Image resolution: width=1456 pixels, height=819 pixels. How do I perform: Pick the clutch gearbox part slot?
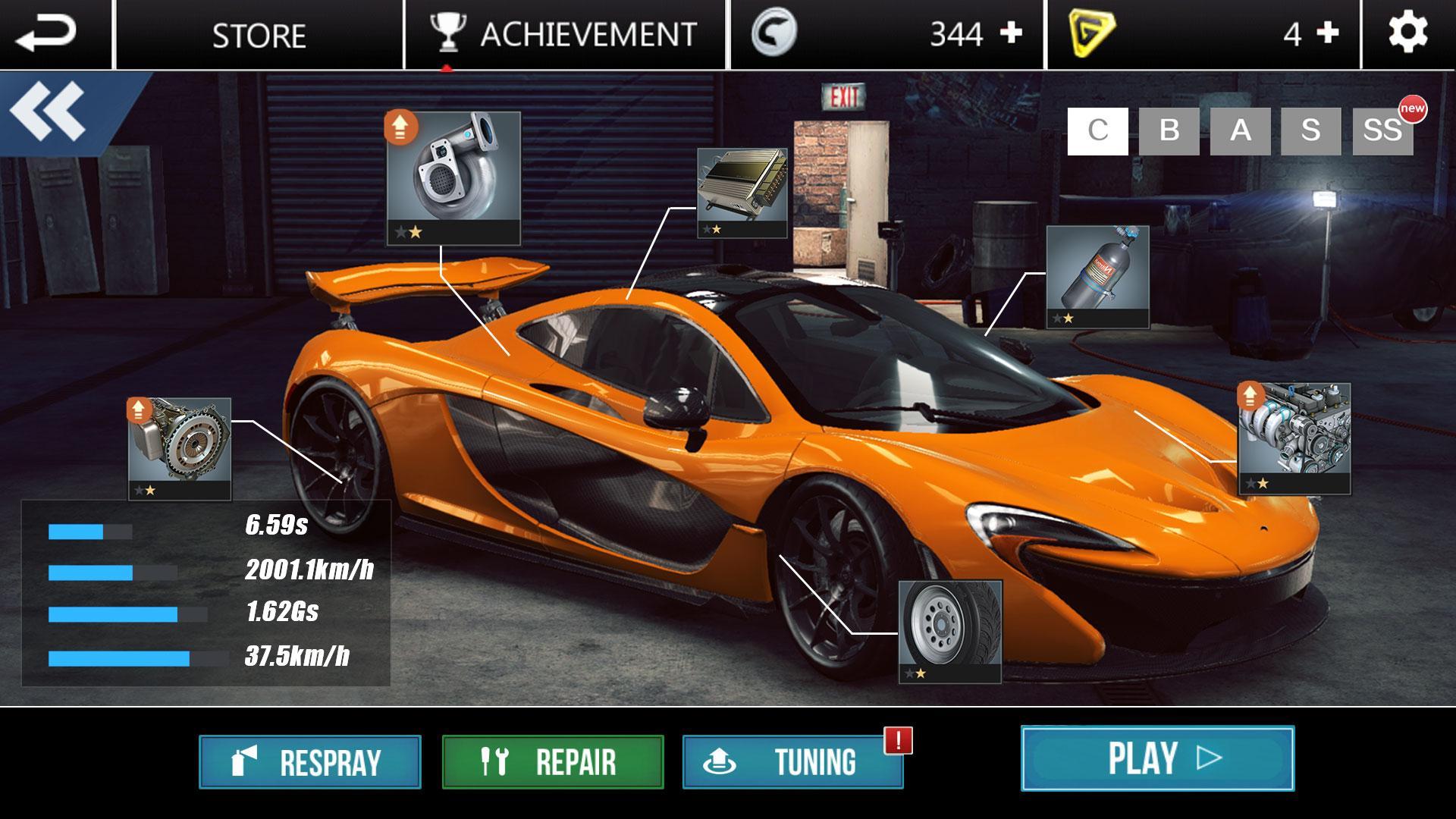(x=180, y=448)
